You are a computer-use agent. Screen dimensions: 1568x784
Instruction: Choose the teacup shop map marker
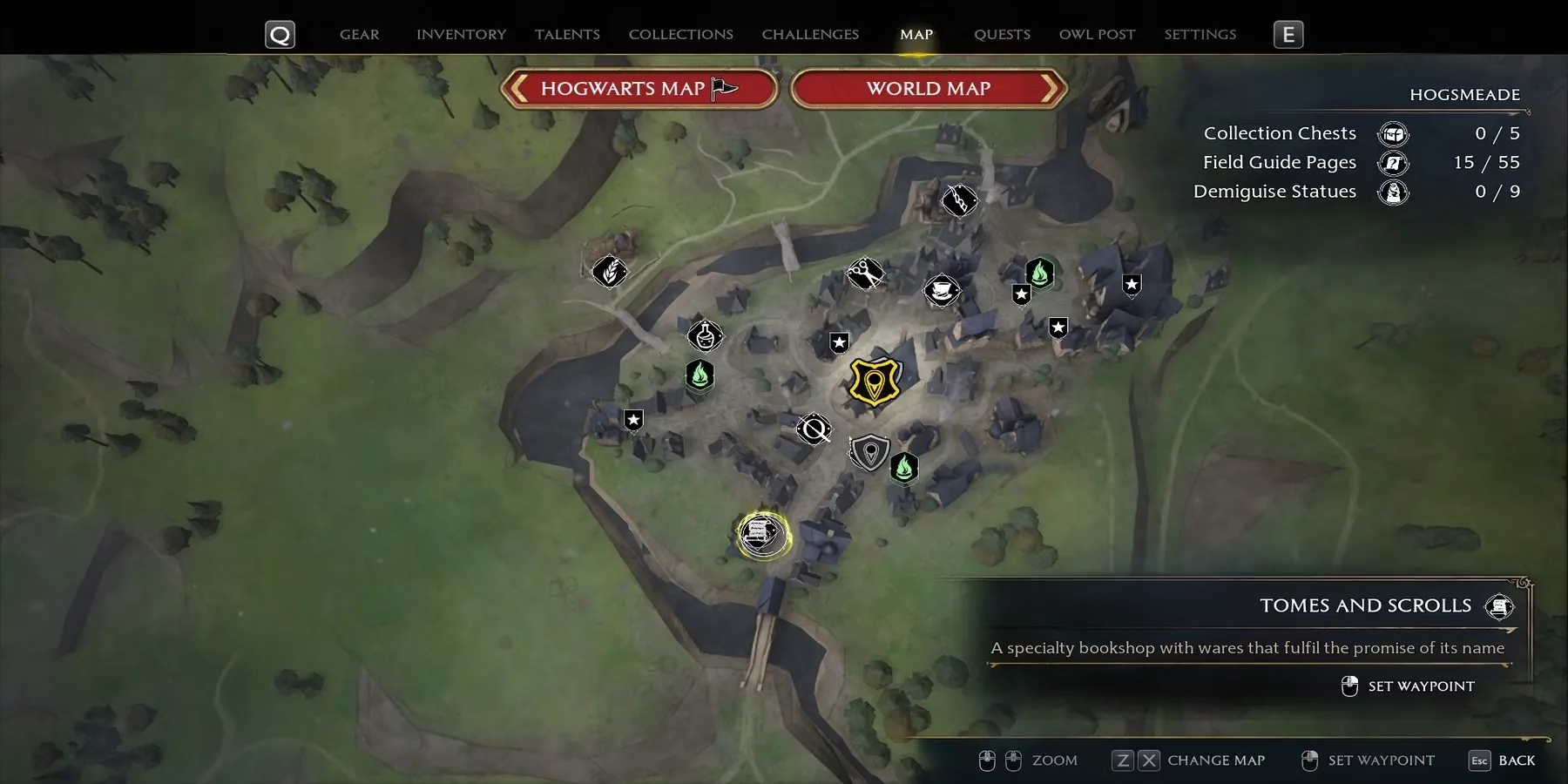(942, 290)
